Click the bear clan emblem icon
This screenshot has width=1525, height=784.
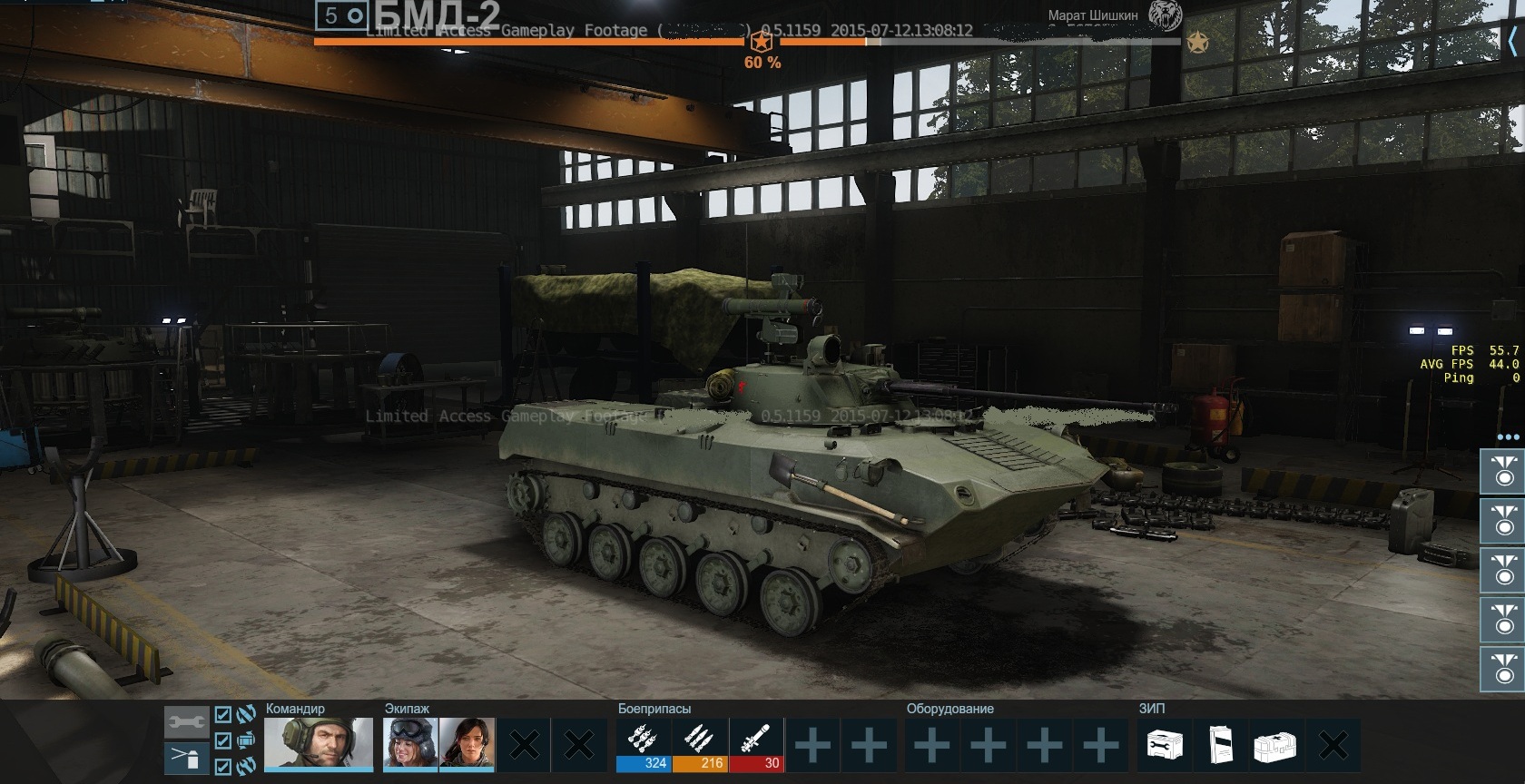pos(1166,15)
